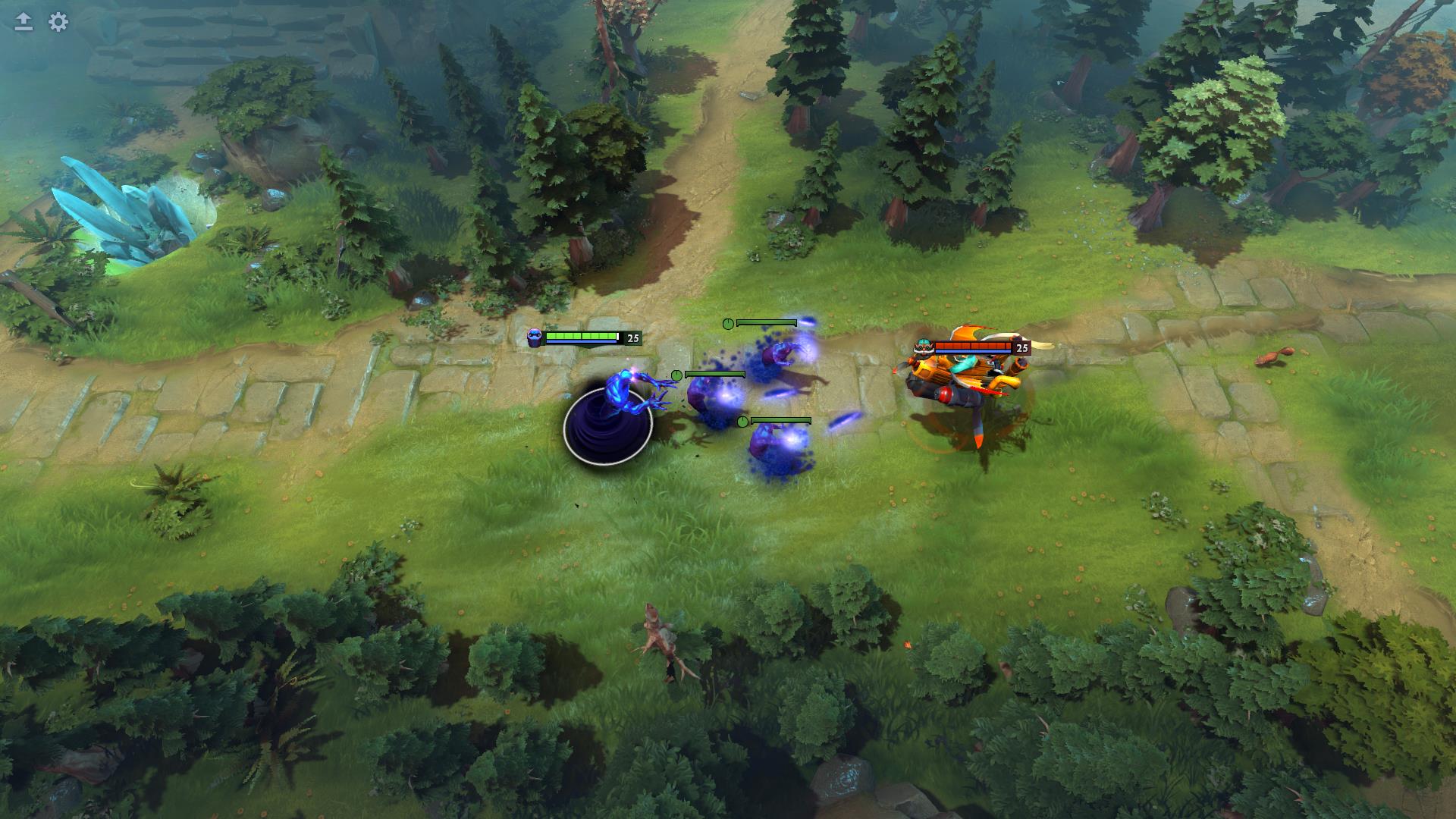Click Enigma's green health bar
This screenshot has width=1456, height=819.
coord(581,334)
